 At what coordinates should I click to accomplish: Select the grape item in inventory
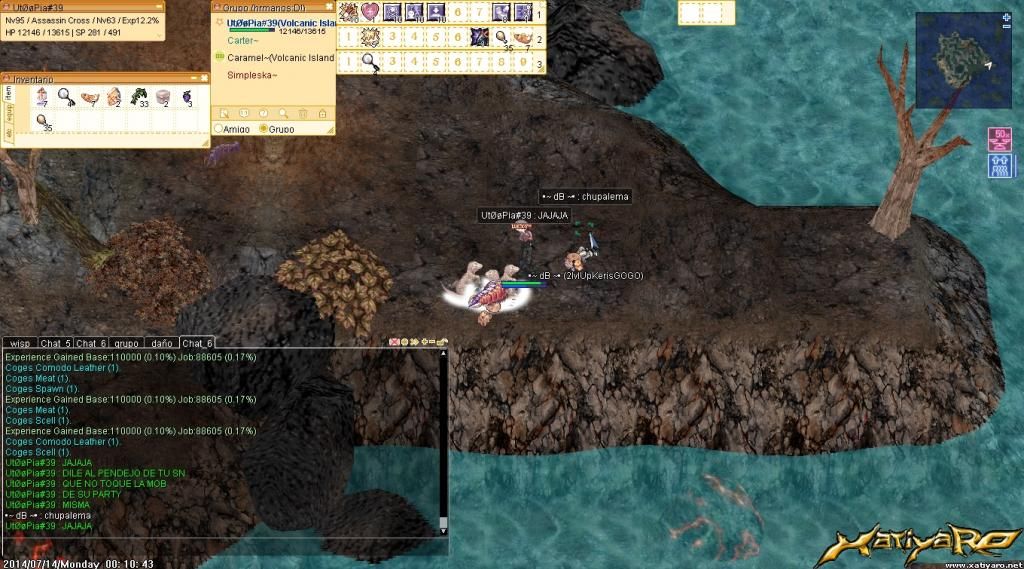point(187,97)
